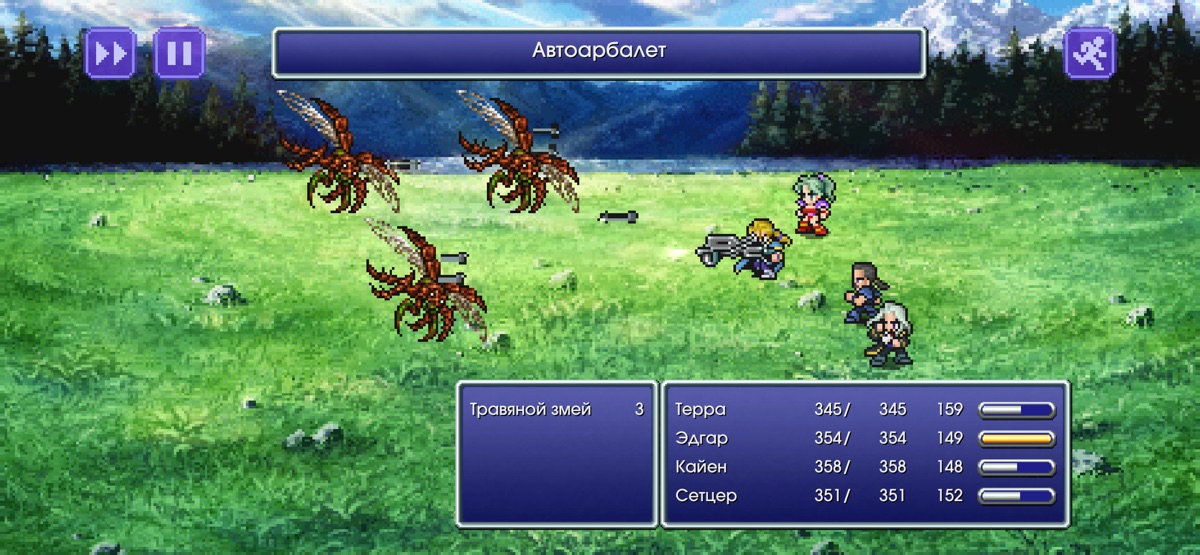Tap the flee running-figure button
1200x555 pixels.
point(1089,53)
